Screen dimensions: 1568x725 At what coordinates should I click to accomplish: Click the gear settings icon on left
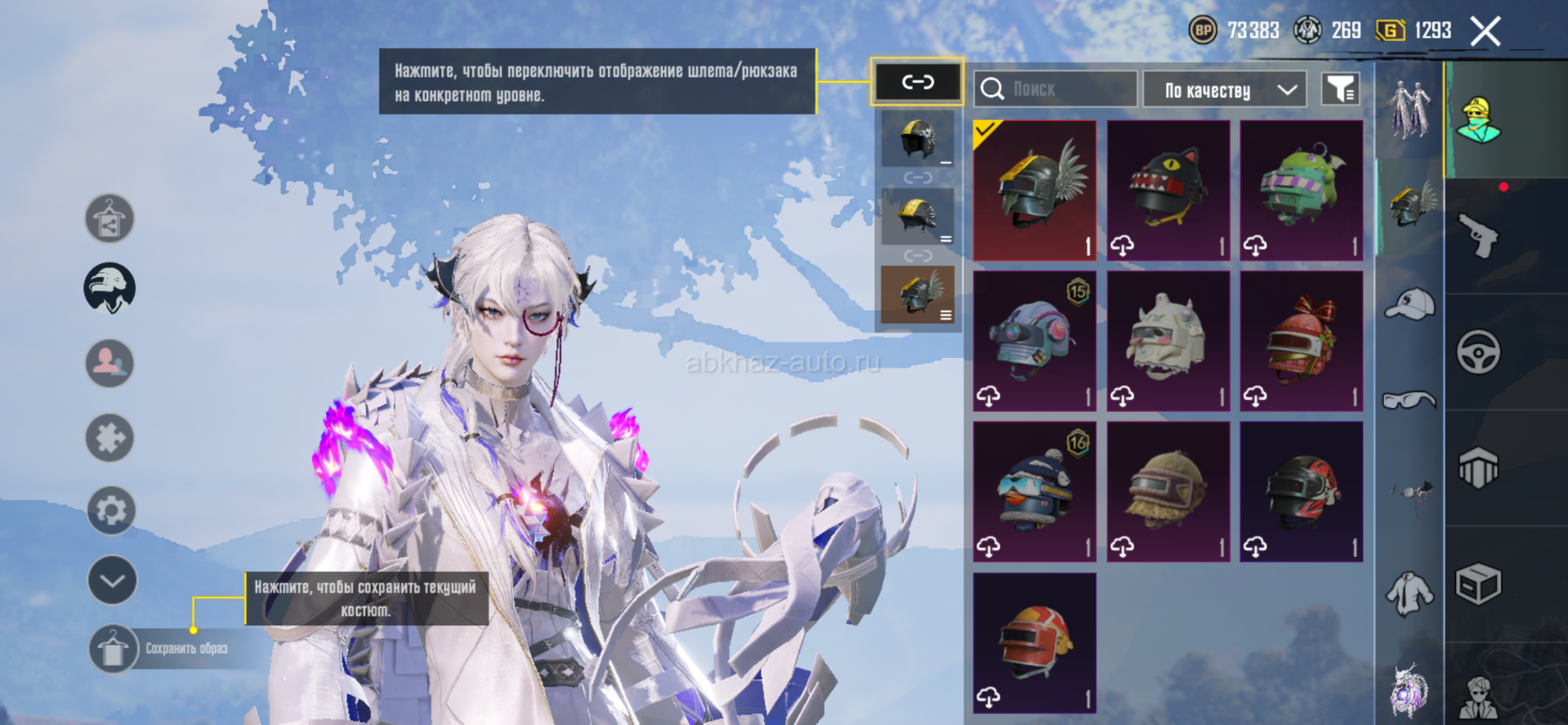[111, 510]
